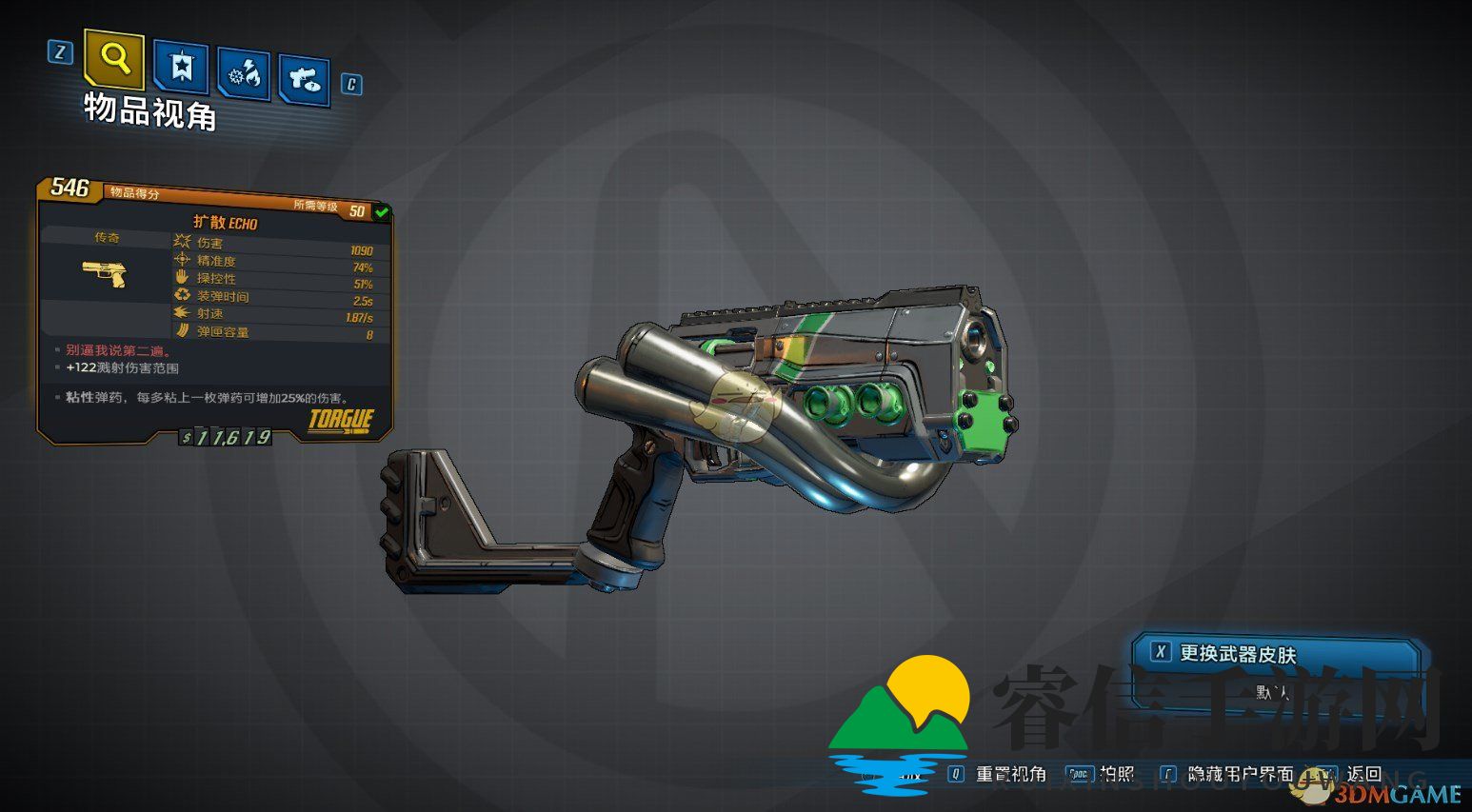Select the magnifying glass item view tab

tap(114, 59)
